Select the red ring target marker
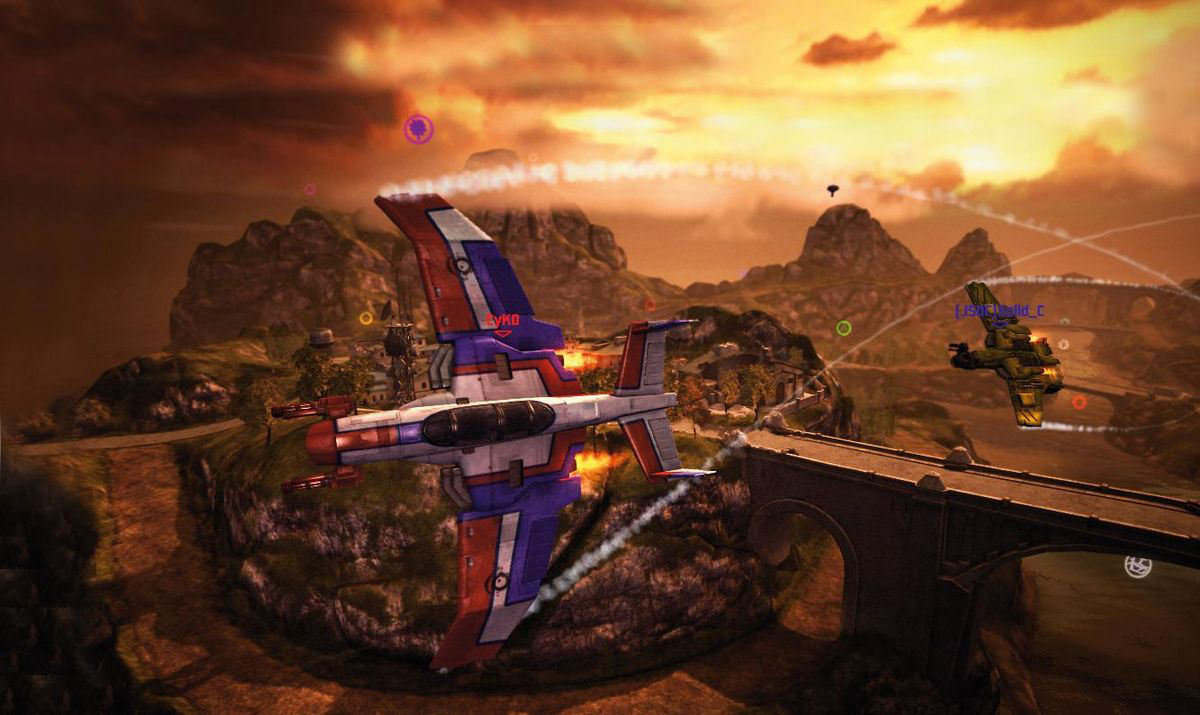 click(1079, 402)
